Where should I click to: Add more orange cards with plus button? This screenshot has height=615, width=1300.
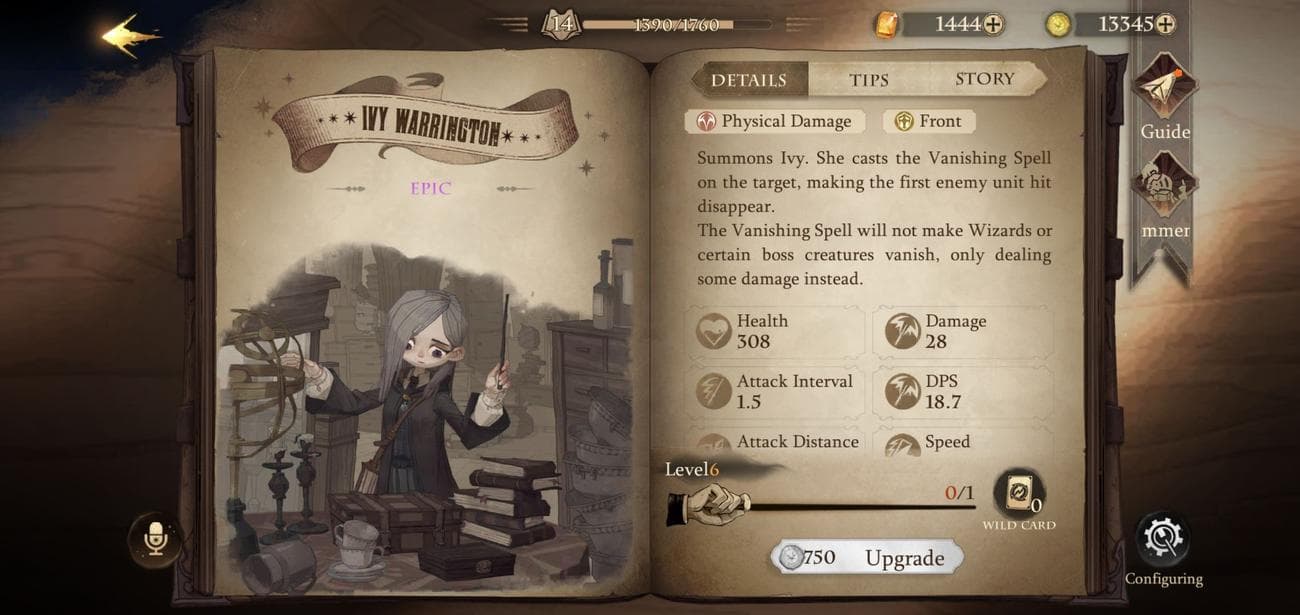[x=992, y=24]
